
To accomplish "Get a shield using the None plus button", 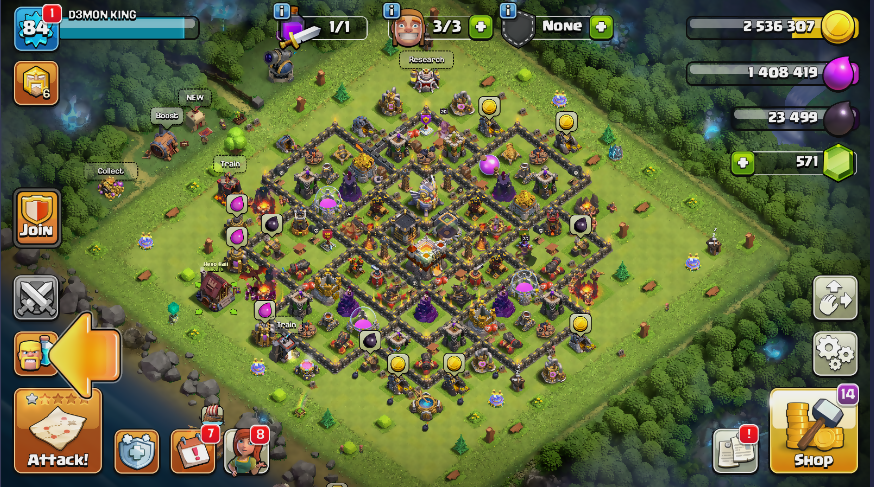I will click(601, 27).
